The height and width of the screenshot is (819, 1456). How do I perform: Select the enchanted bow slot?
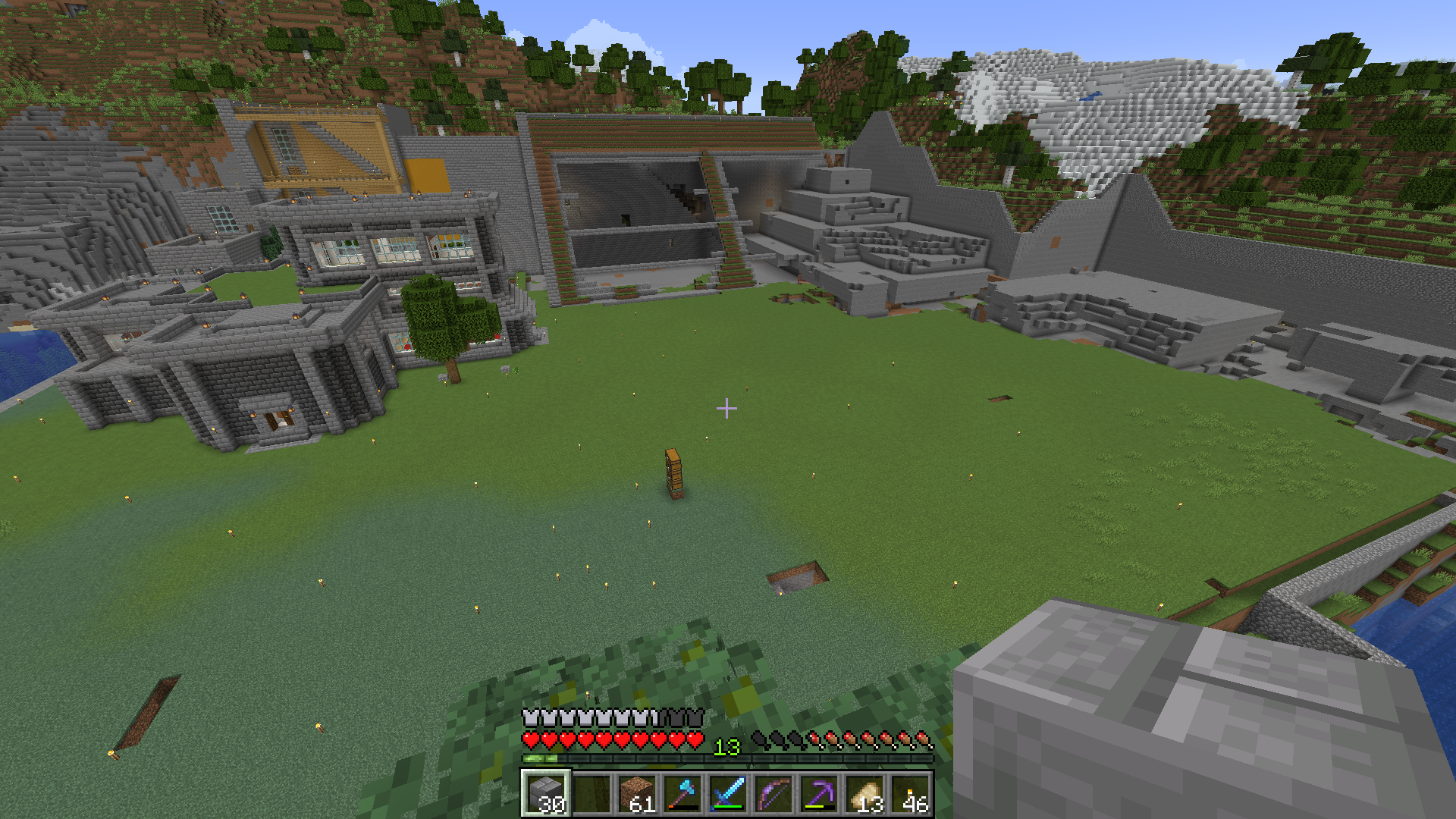click(x=773, y=793)
